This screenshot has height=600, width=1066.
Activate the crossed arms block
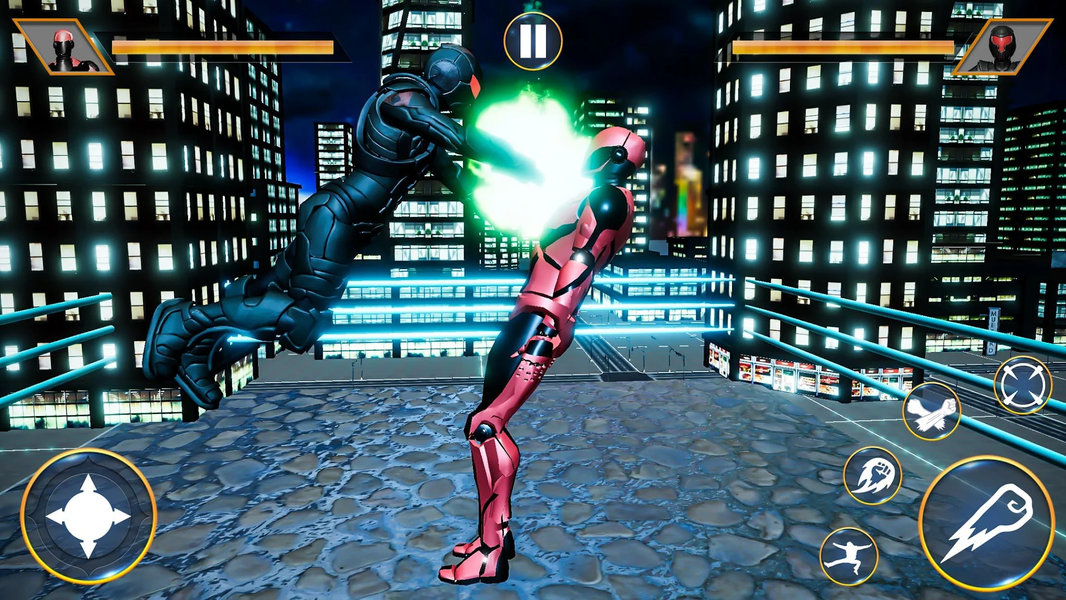(931, 411)
